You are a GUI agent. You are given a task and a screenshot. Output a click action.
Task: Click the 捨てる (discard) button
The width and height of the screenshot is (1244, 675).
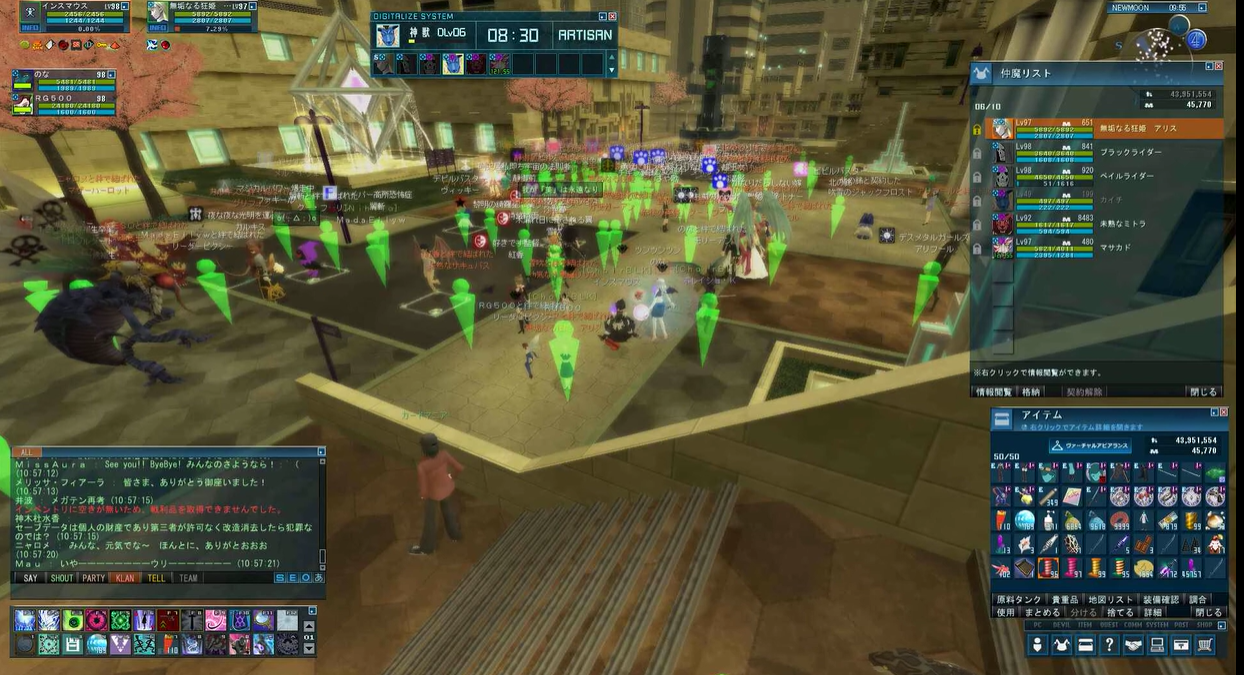(1120, 612)
